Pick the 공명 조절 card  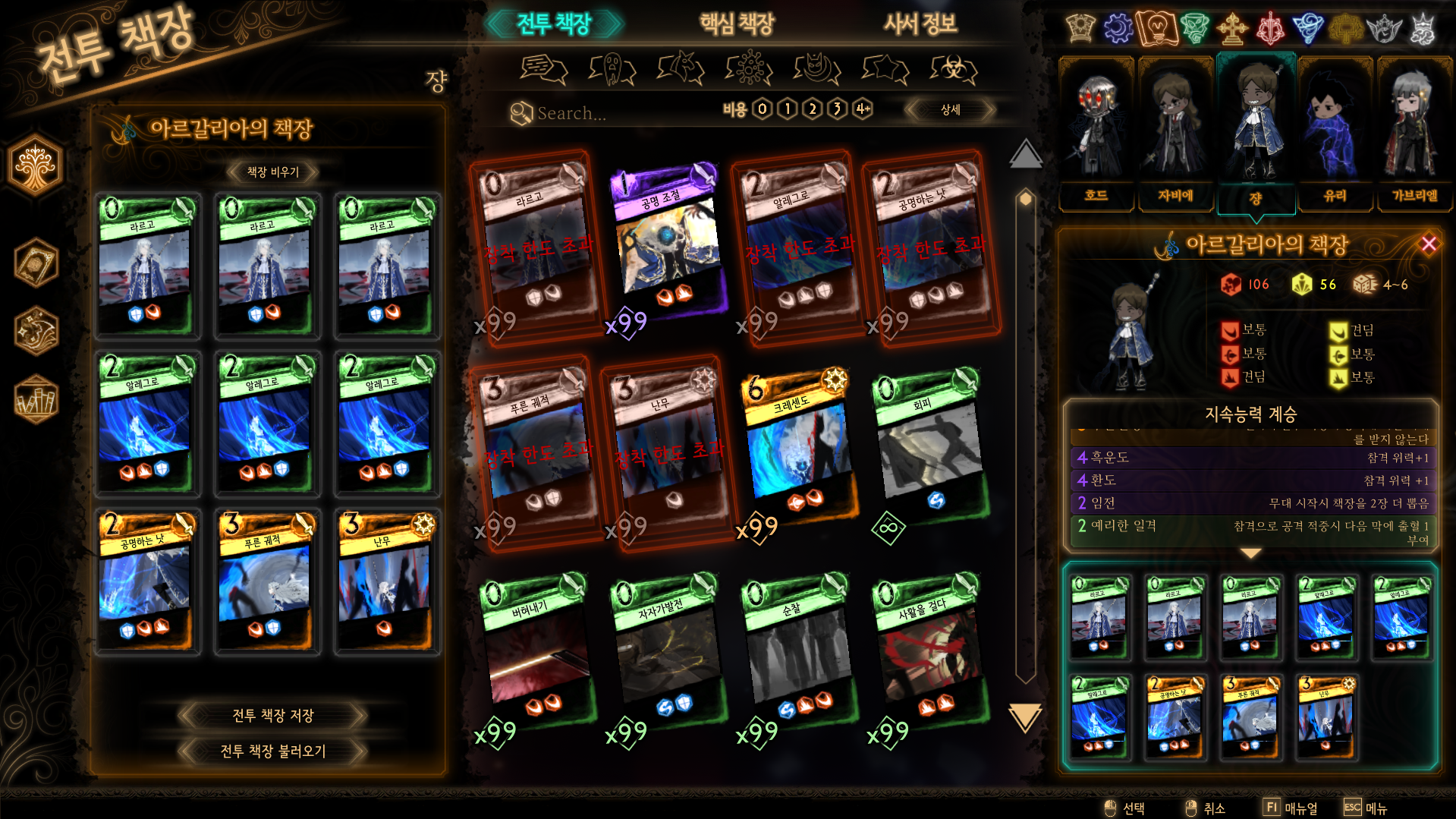coord(668,243)
